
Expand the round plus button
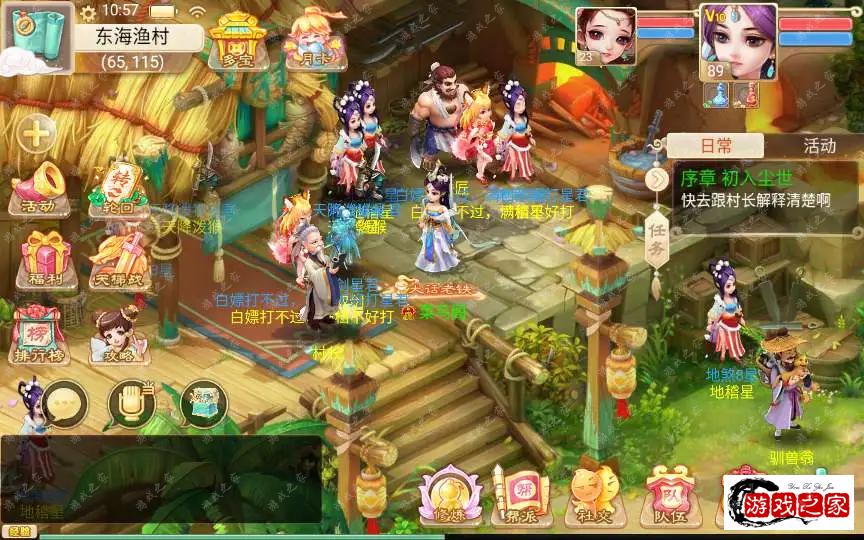tap(38, 132)
